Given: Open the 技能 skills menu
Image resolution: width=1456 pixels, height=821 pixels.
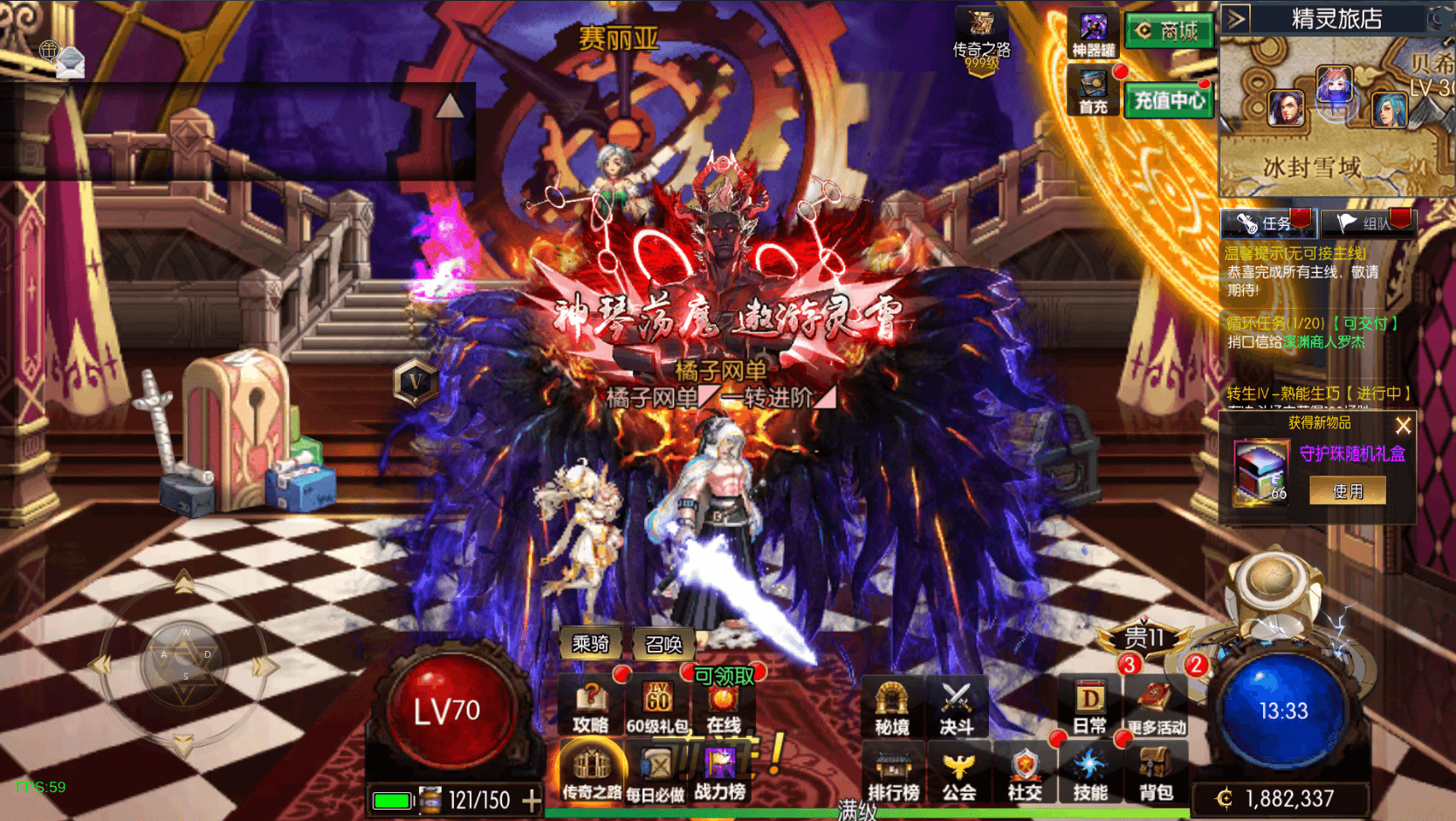Looking at the screenshot, I should pos(1090,775).
